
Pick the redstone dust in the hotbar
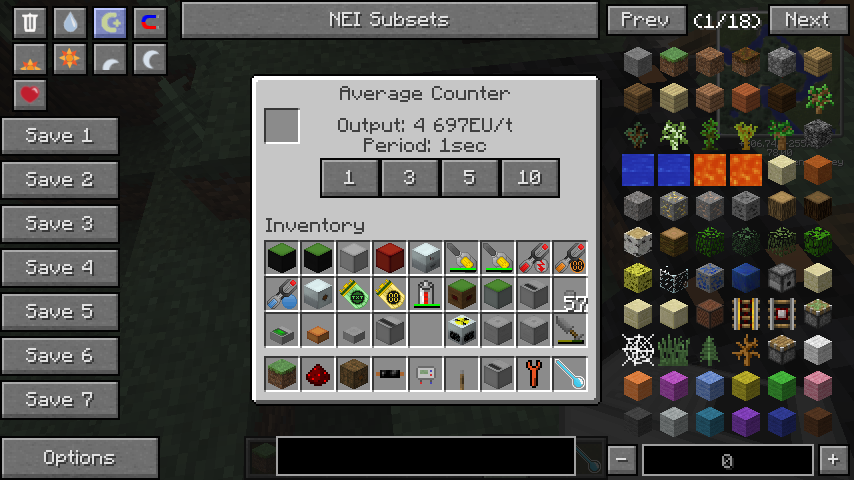tap(318, 375)
